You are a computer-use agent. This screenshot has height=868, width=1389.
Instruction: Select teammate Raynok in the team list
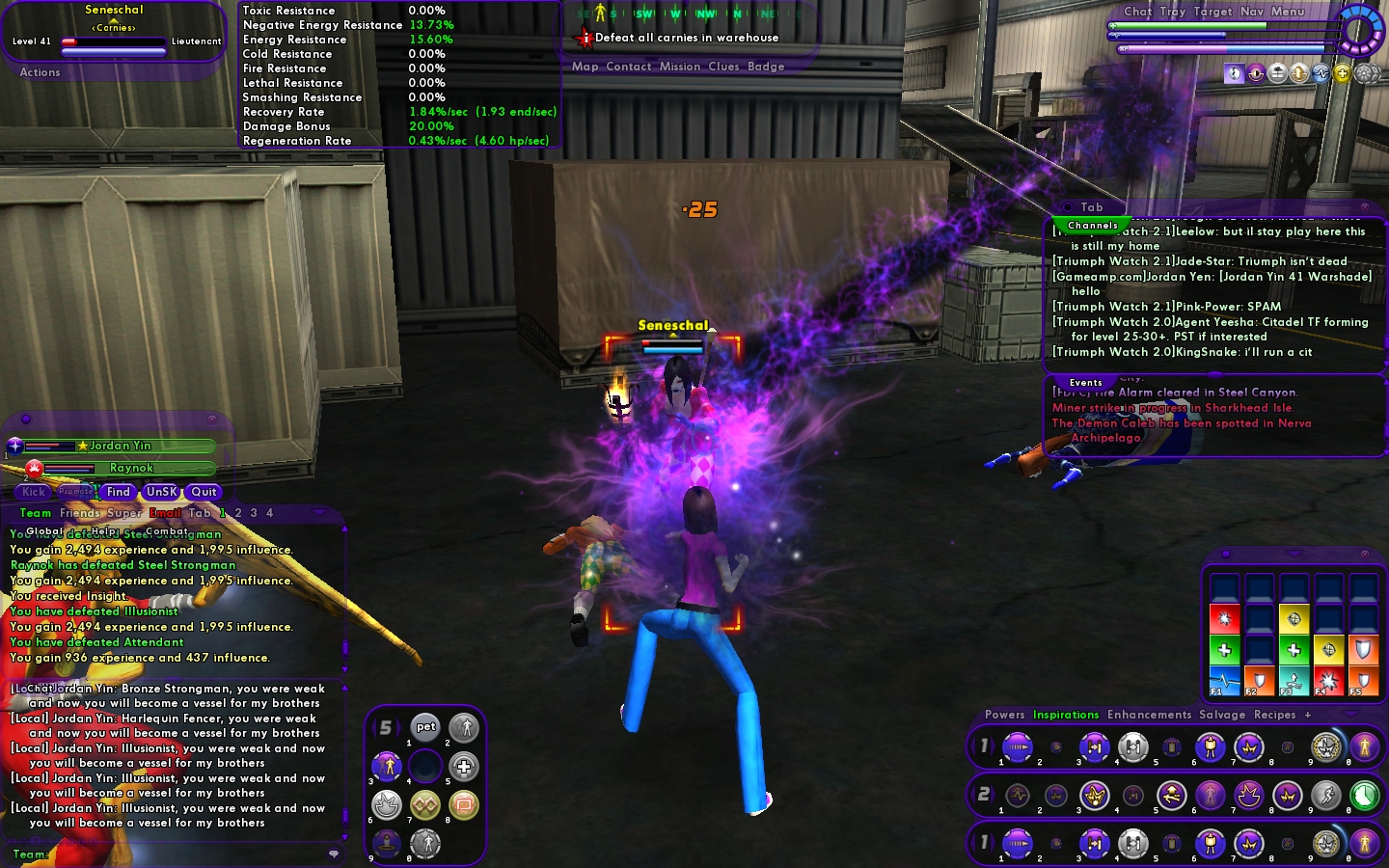tap(131, 468)
